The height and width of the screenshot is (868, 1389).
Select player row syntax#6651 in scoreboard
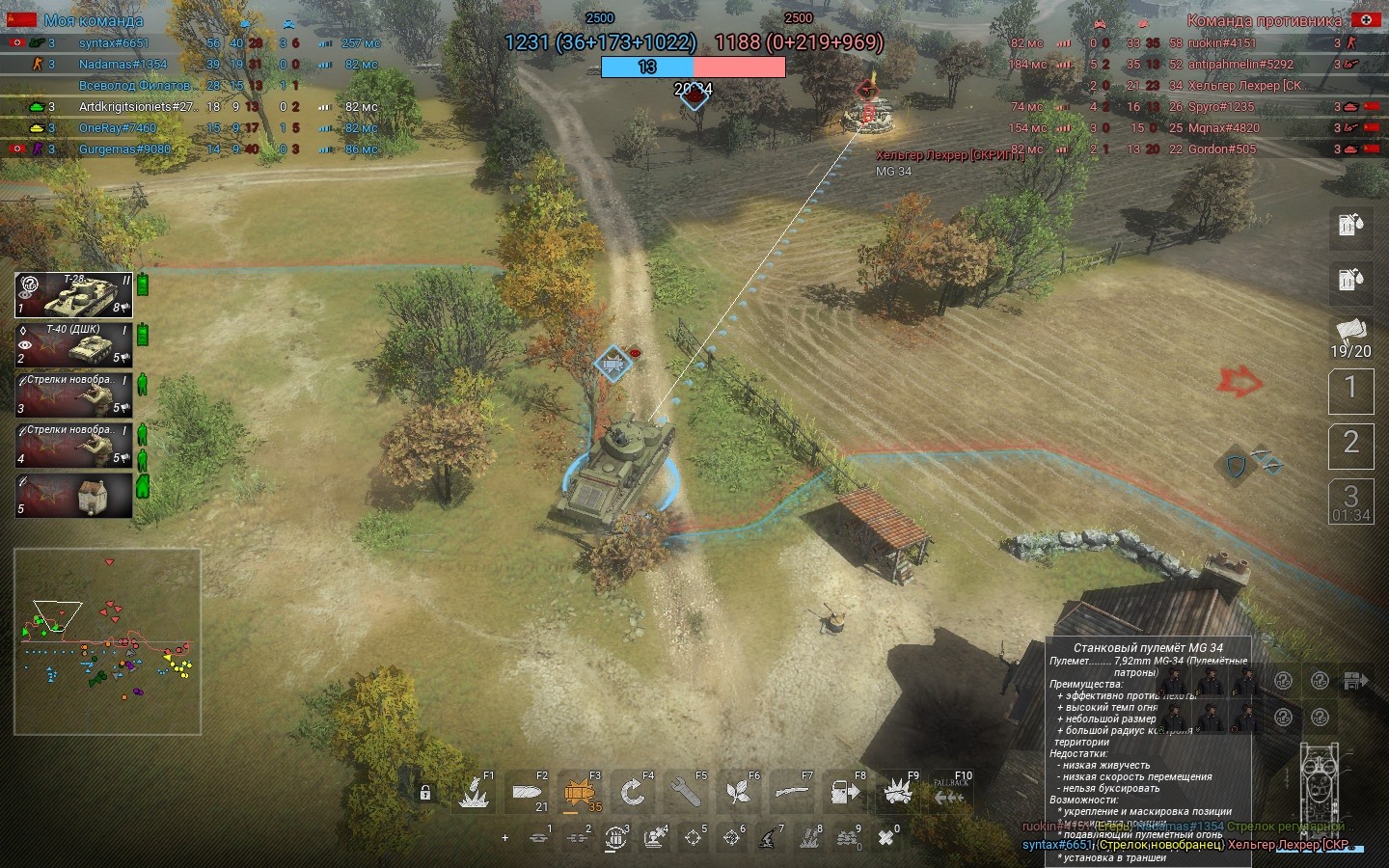(x=114, y=43)
